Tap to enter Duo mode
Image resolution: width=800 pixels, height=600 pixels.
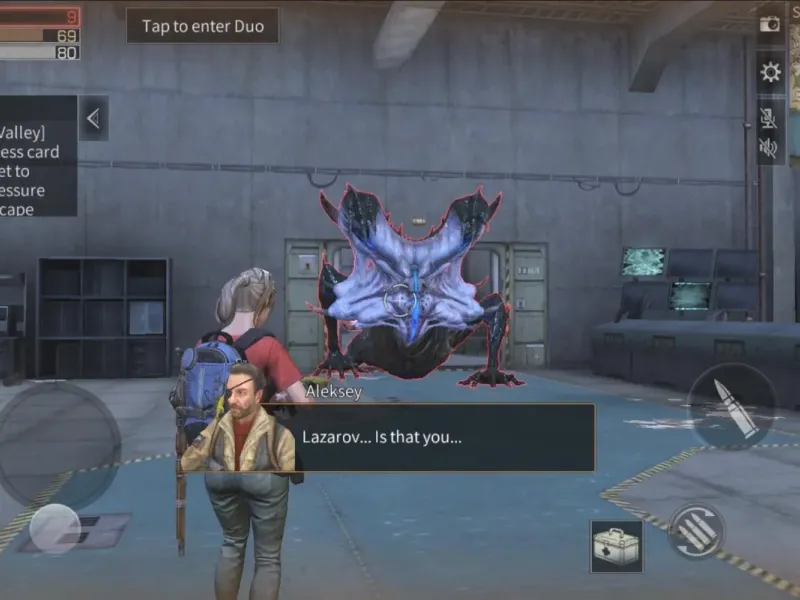[202, 26]
